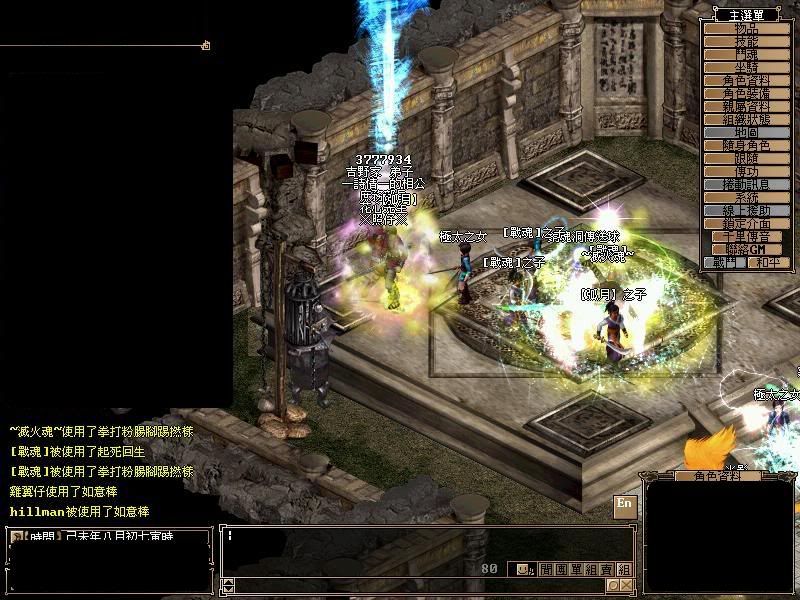Select 坐騎 mount in main menu
Image resolution: width=800 pixels, height=600 pixels.
coord(745,67)
